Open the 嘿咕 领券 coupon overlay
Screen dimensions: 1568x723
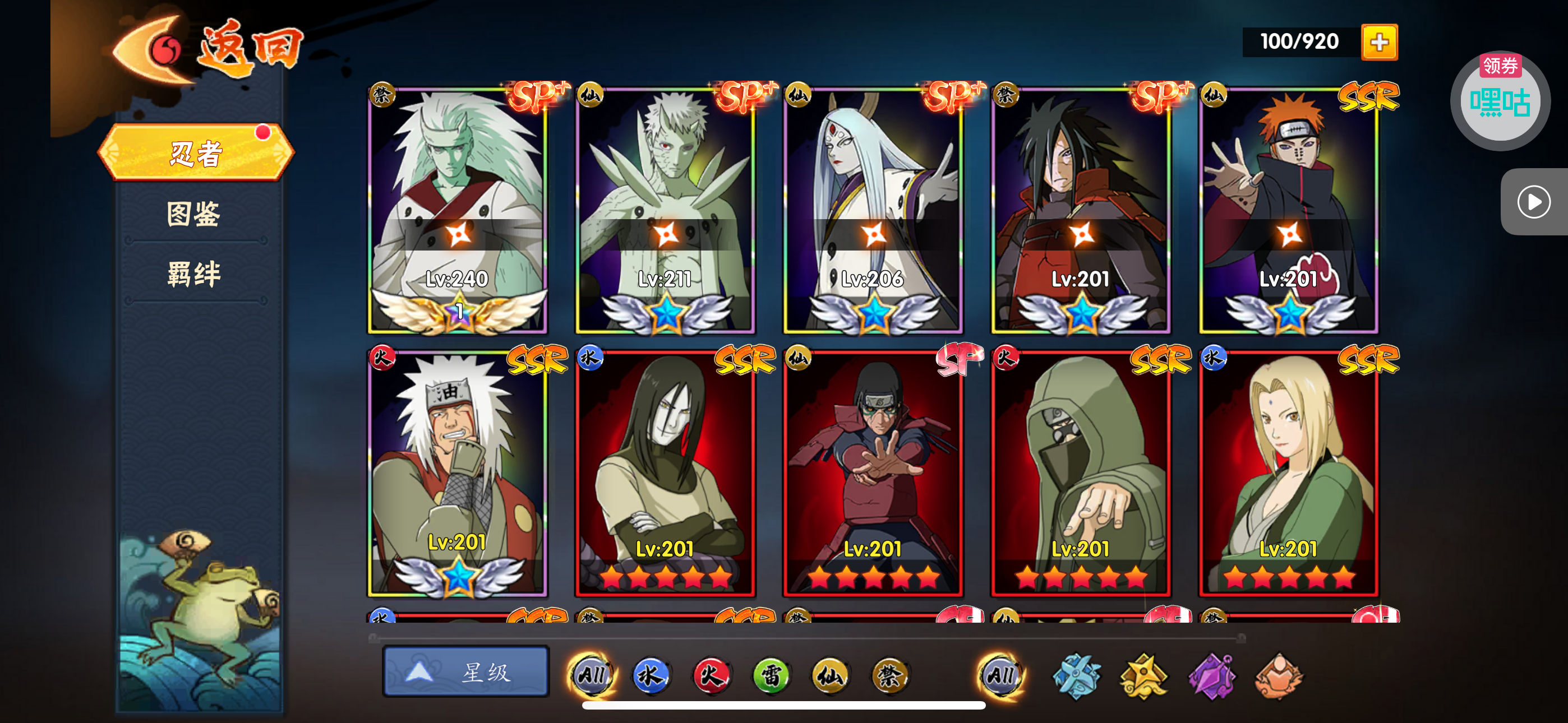1499,100
